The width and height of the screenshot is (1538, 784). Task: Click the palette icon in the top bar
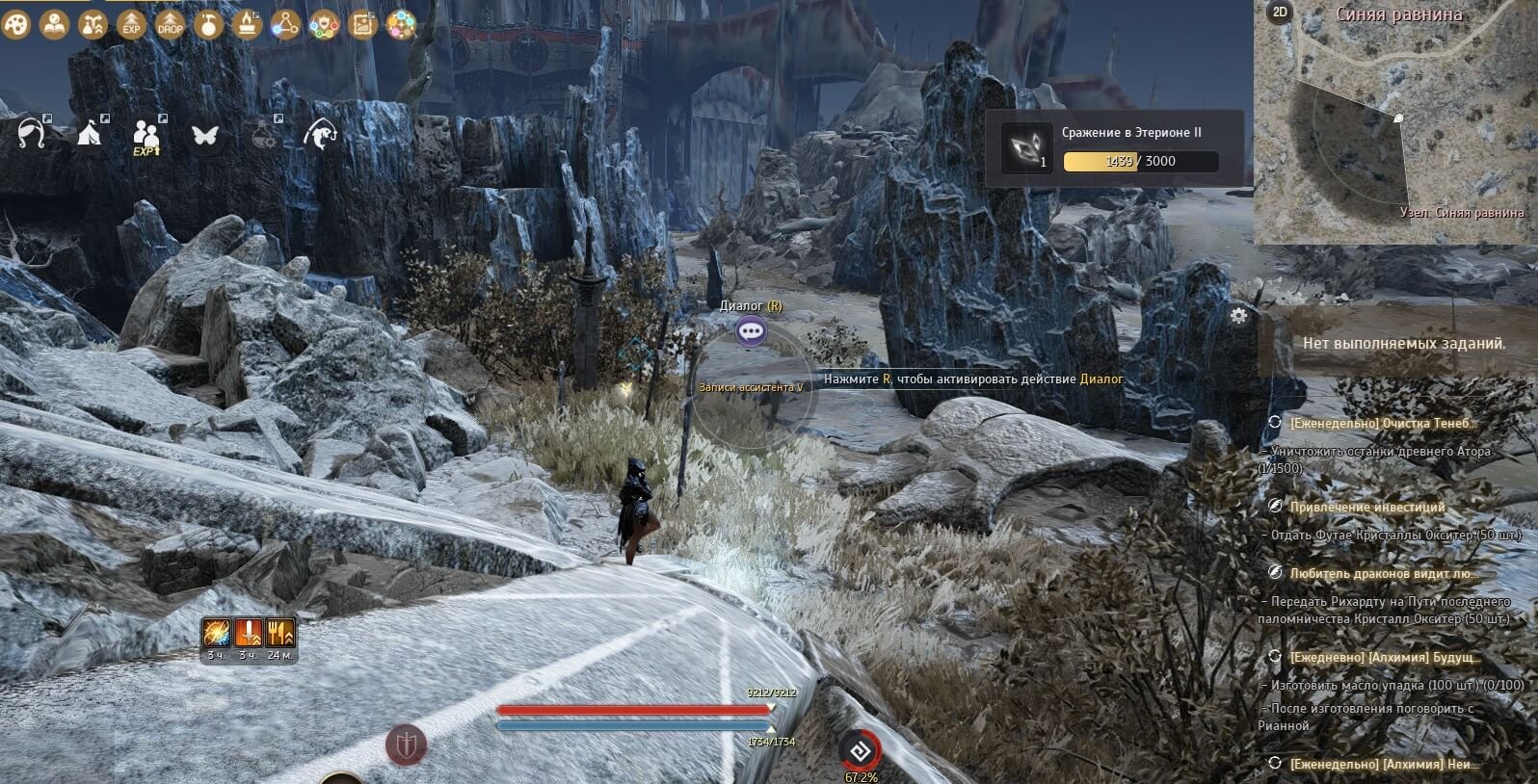(x=16, y=25)
